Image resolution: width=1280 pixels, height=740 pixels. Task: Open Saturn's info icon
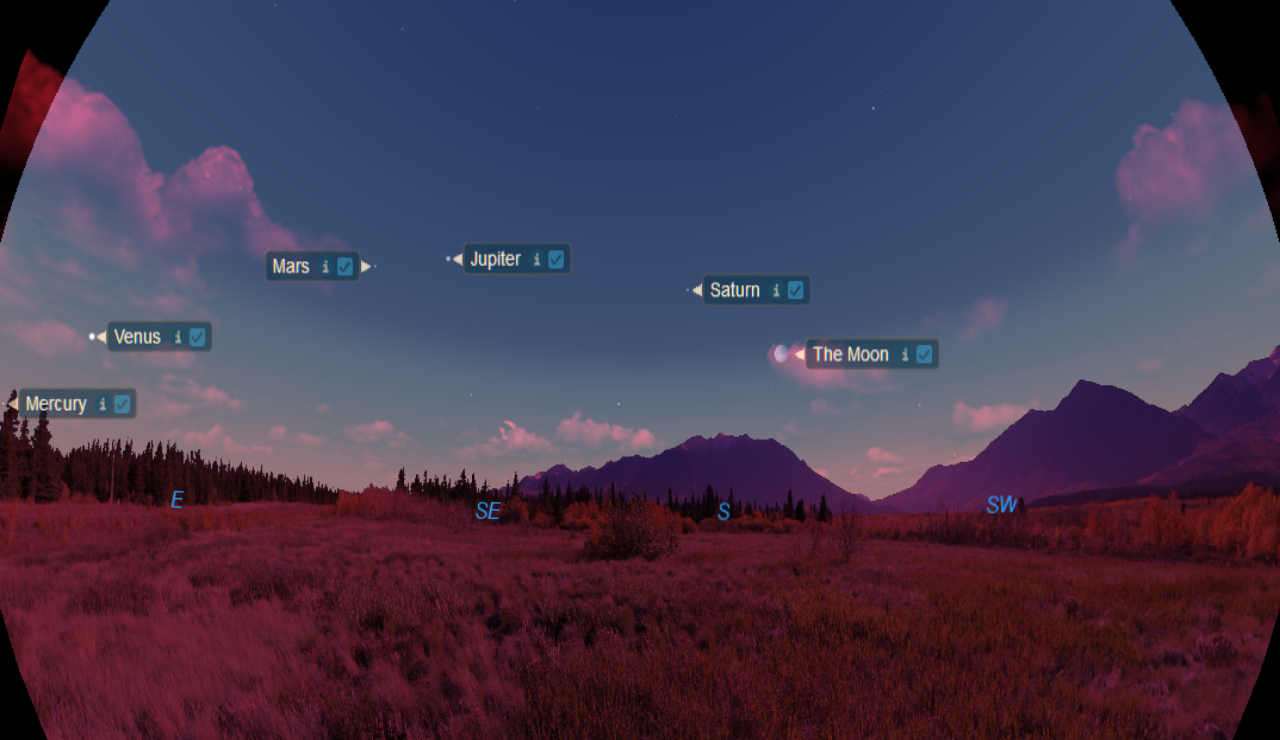pos(775,291)
